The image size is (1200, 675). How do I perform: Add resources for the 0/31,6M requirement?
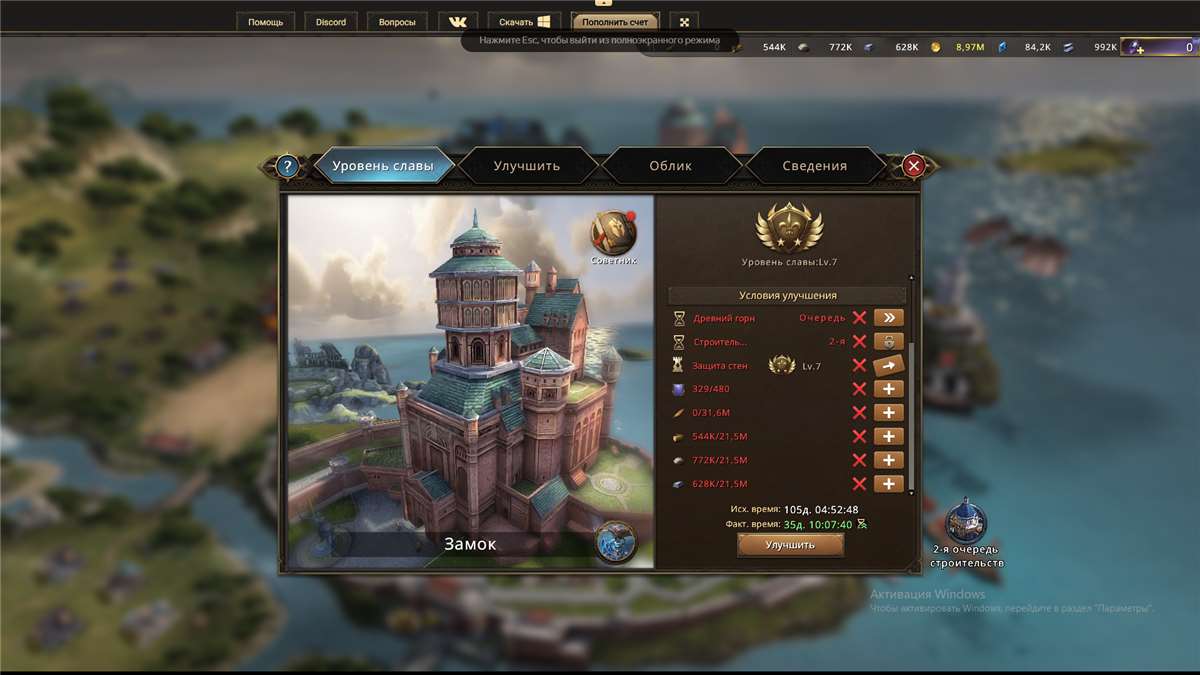(x=888, y=413)
